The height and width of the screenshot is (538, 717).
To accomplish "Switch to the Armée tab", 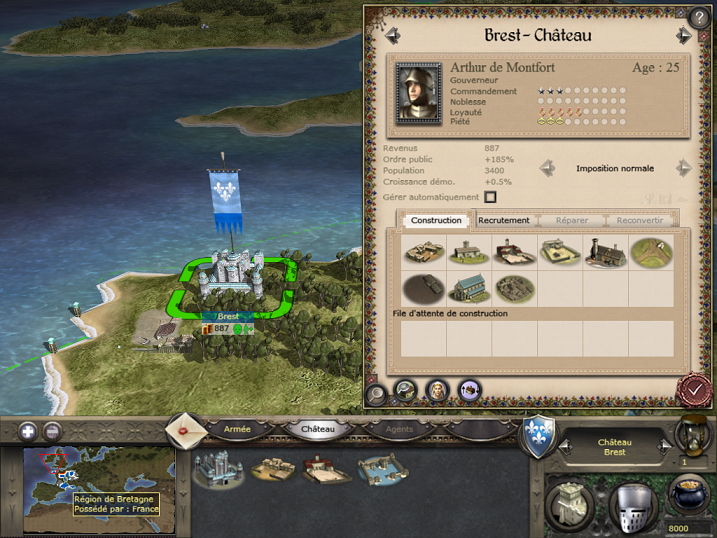I will click(237, 429).
